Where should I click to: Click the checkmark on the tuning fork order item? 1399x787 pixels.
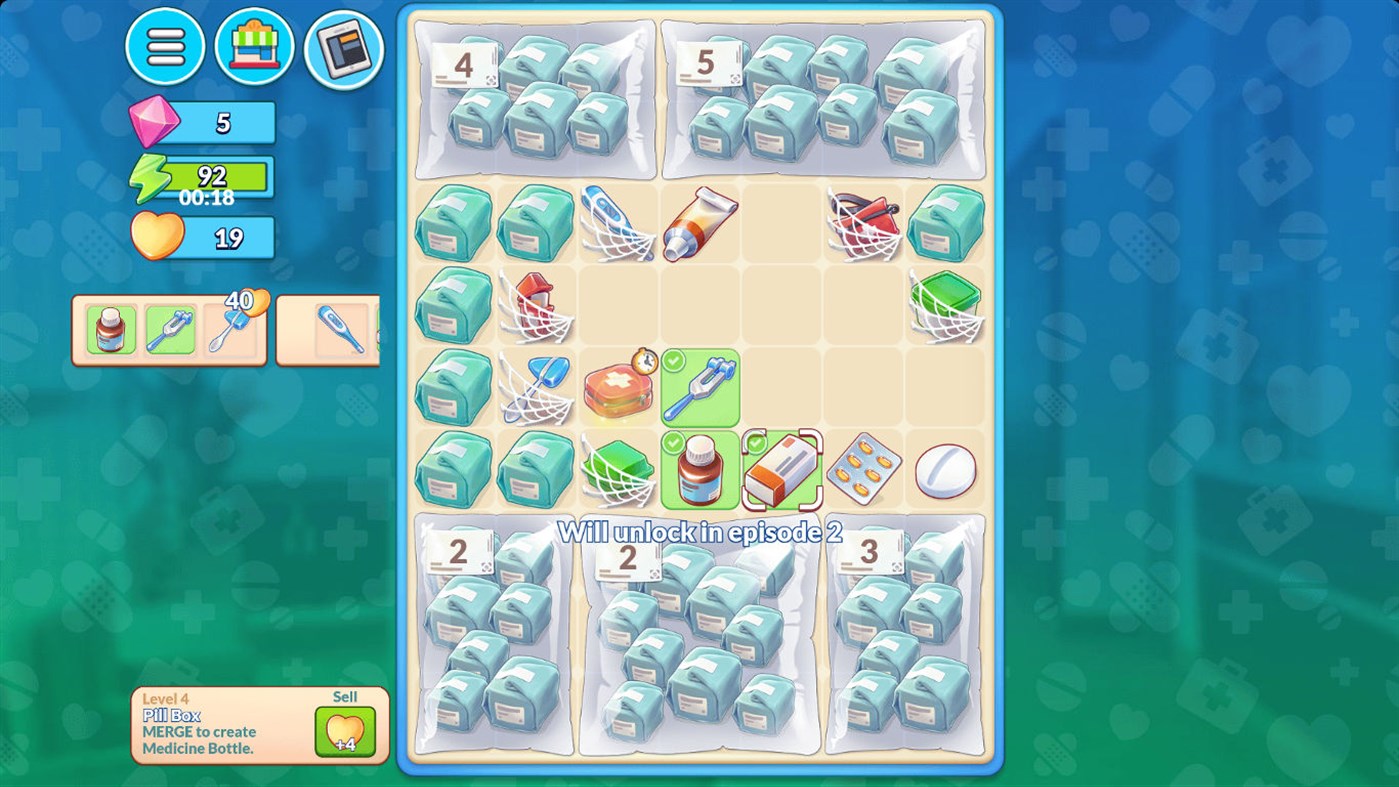(673, 359)
